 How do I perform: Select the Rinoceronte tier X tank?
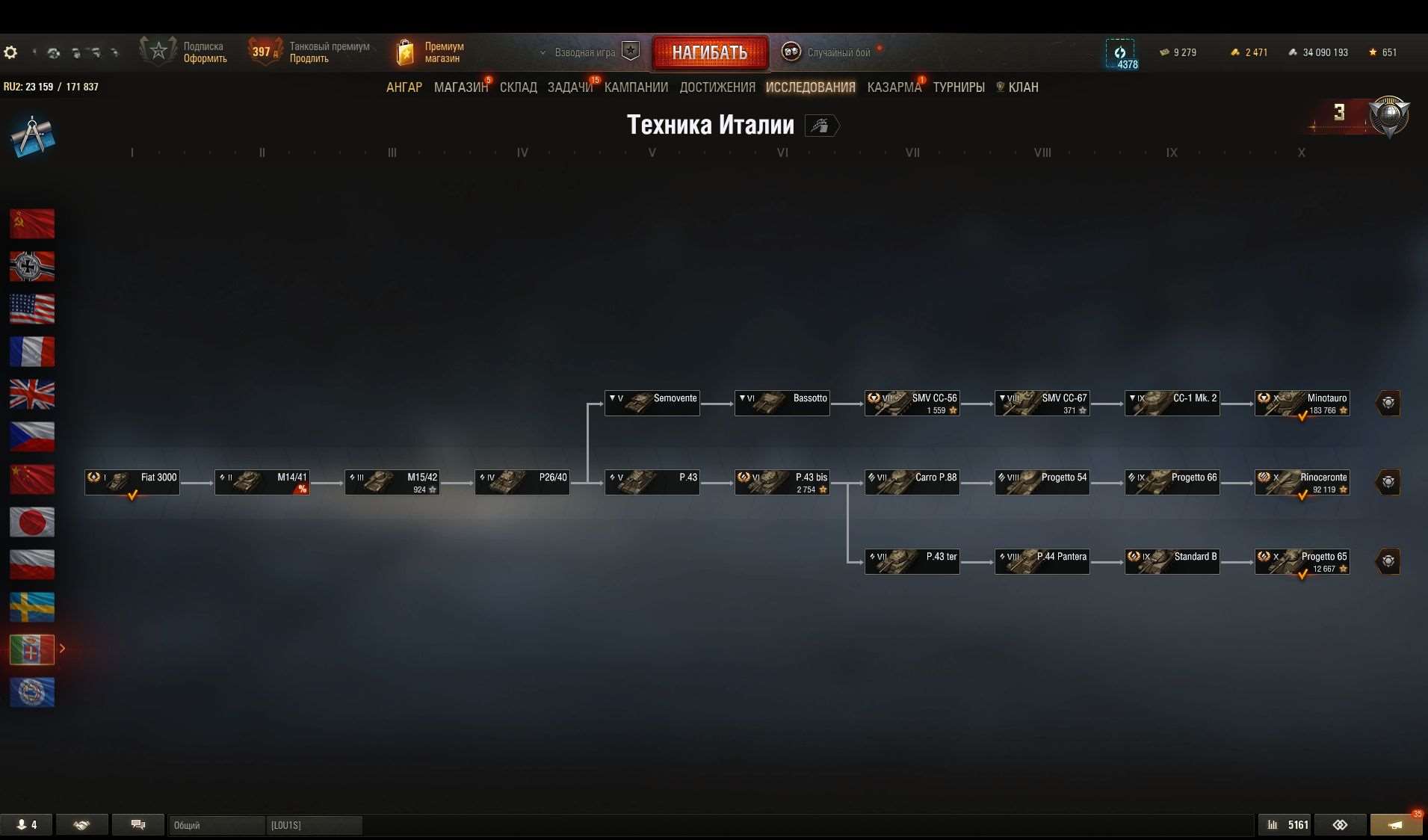(x=1302, y=482)
